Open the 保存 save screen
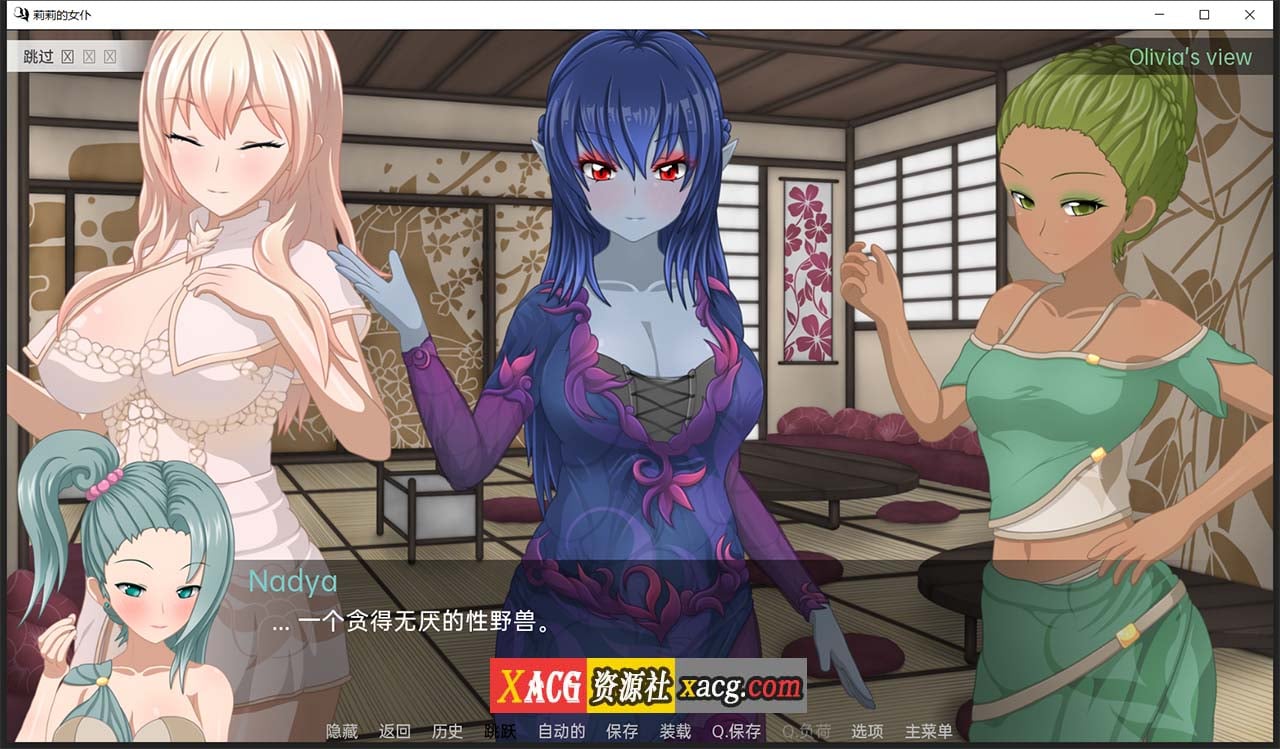Screen dimensions: 1280x749 click(x=622, y=731)
